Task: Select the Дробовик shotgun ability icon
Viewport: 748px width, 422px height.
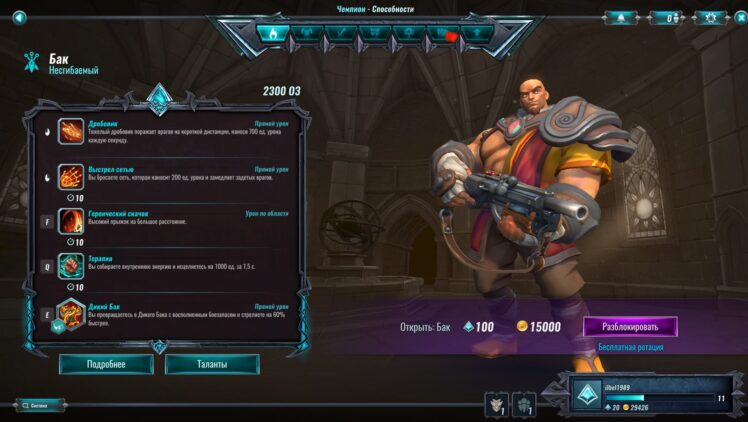Action: 70,132
